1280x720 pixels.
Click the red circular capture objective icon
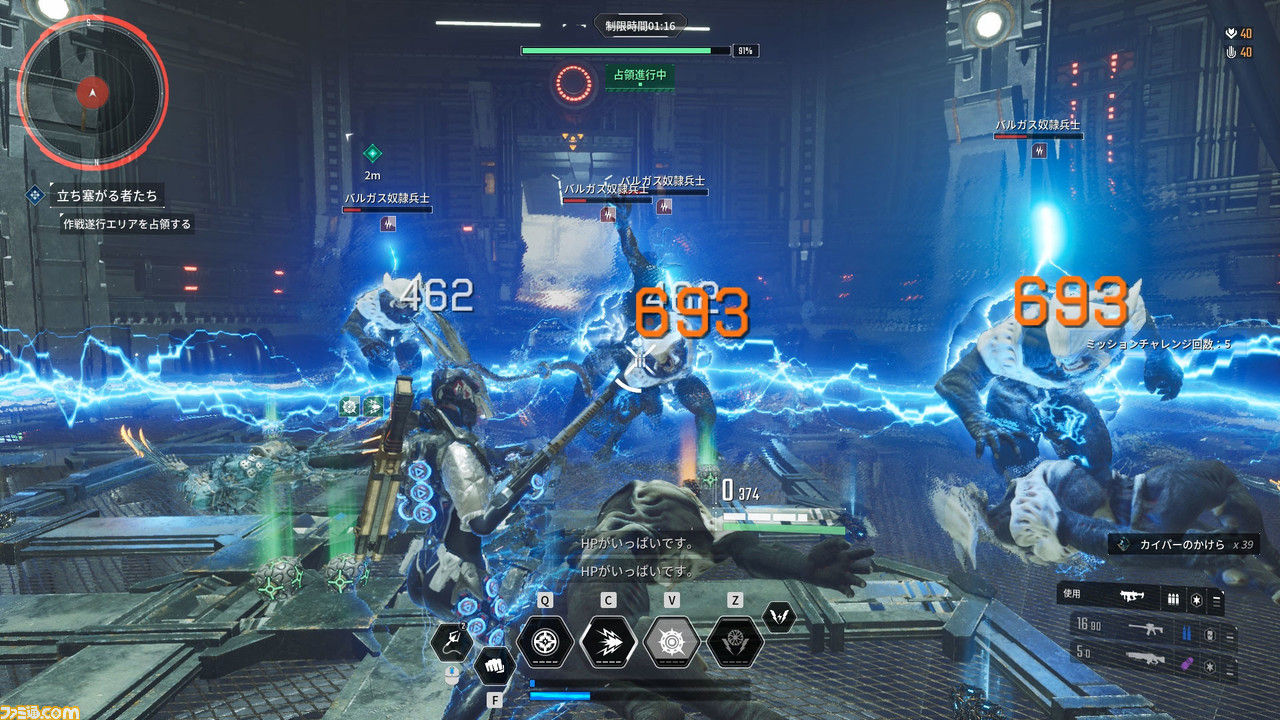(x=575, y=83)
